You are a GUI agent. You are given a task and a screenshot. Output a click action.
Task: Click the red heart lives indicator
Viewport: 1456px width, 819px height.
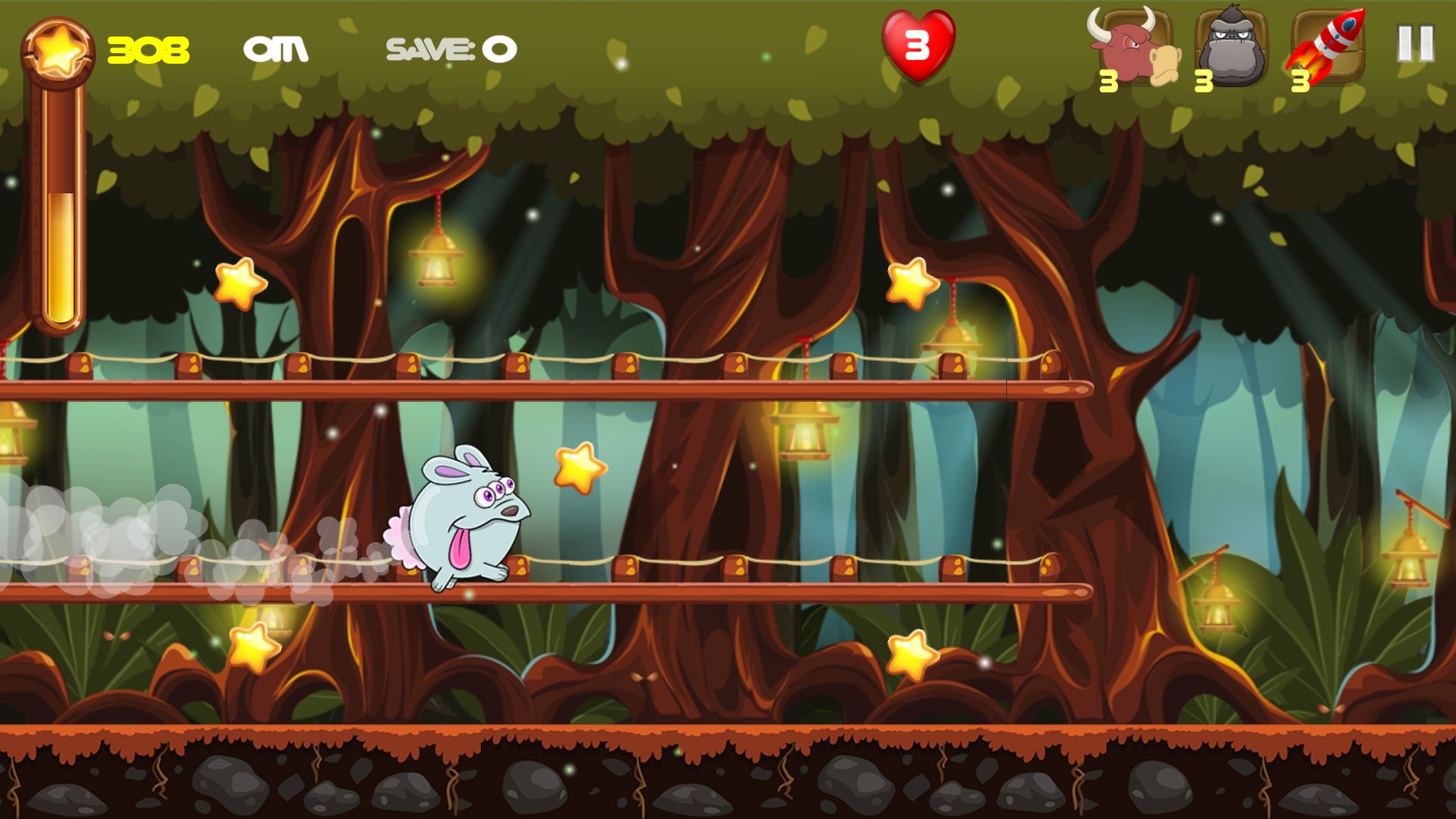[x=918, y=45]
